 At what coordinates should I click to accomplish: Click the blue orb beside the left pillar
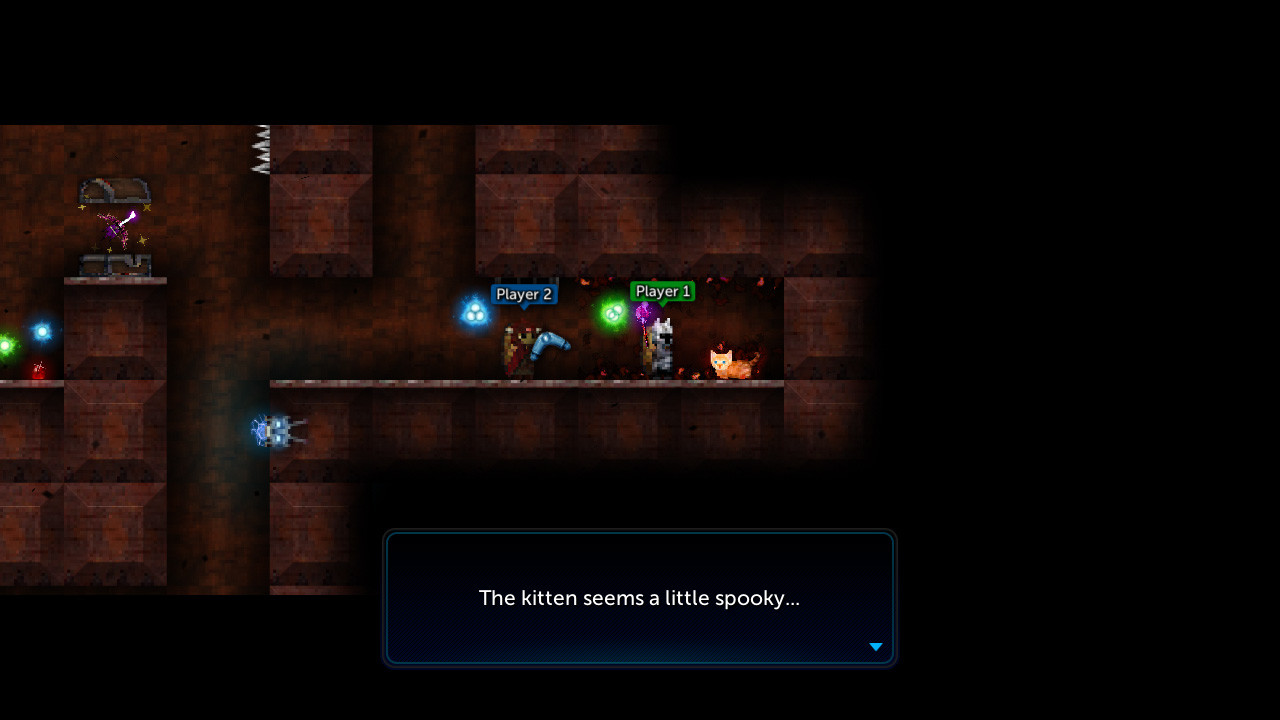(41, 331)
